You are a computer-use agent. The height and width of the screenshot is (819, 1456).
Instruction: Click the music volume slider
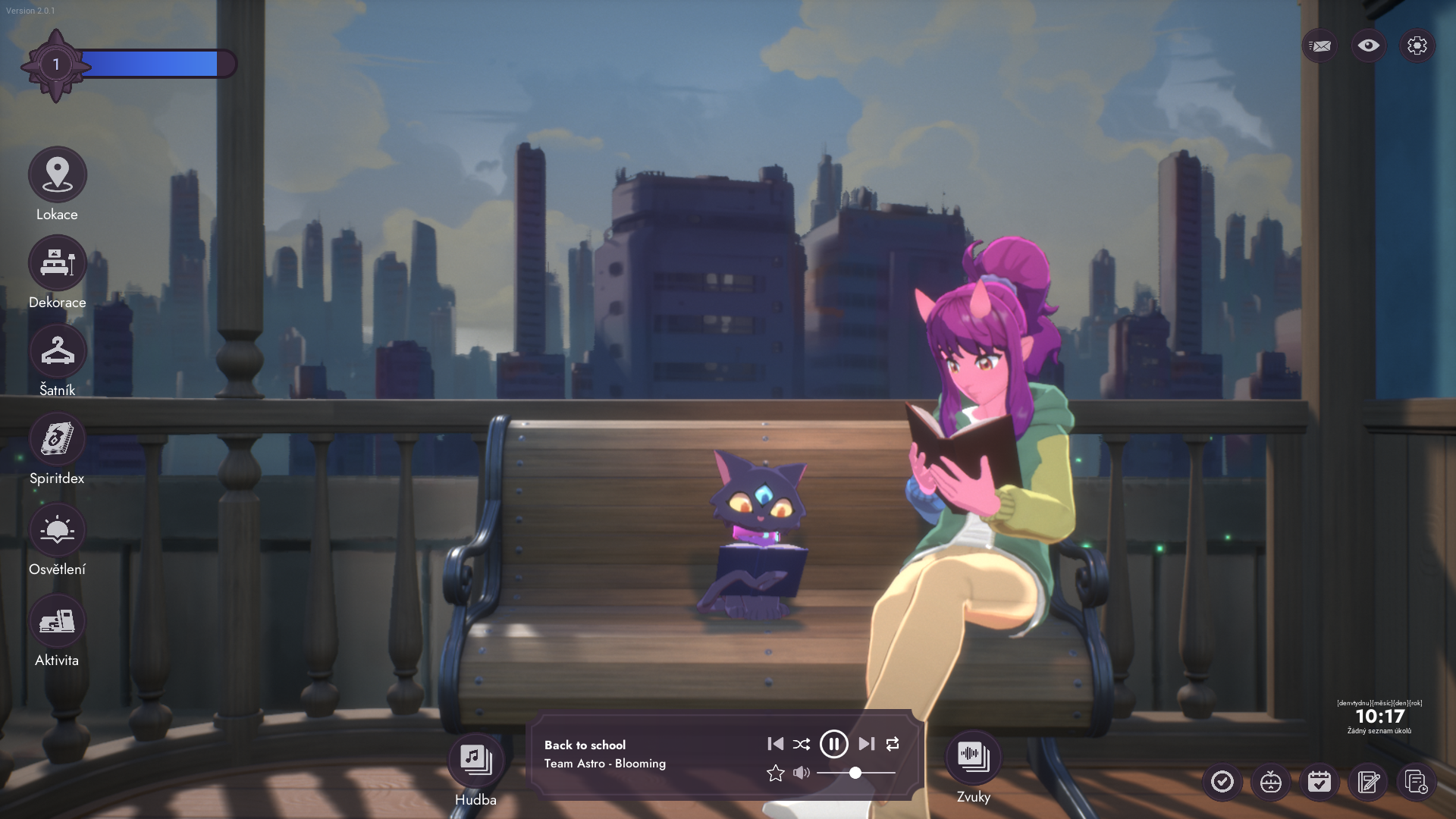[x=855, y=773]
